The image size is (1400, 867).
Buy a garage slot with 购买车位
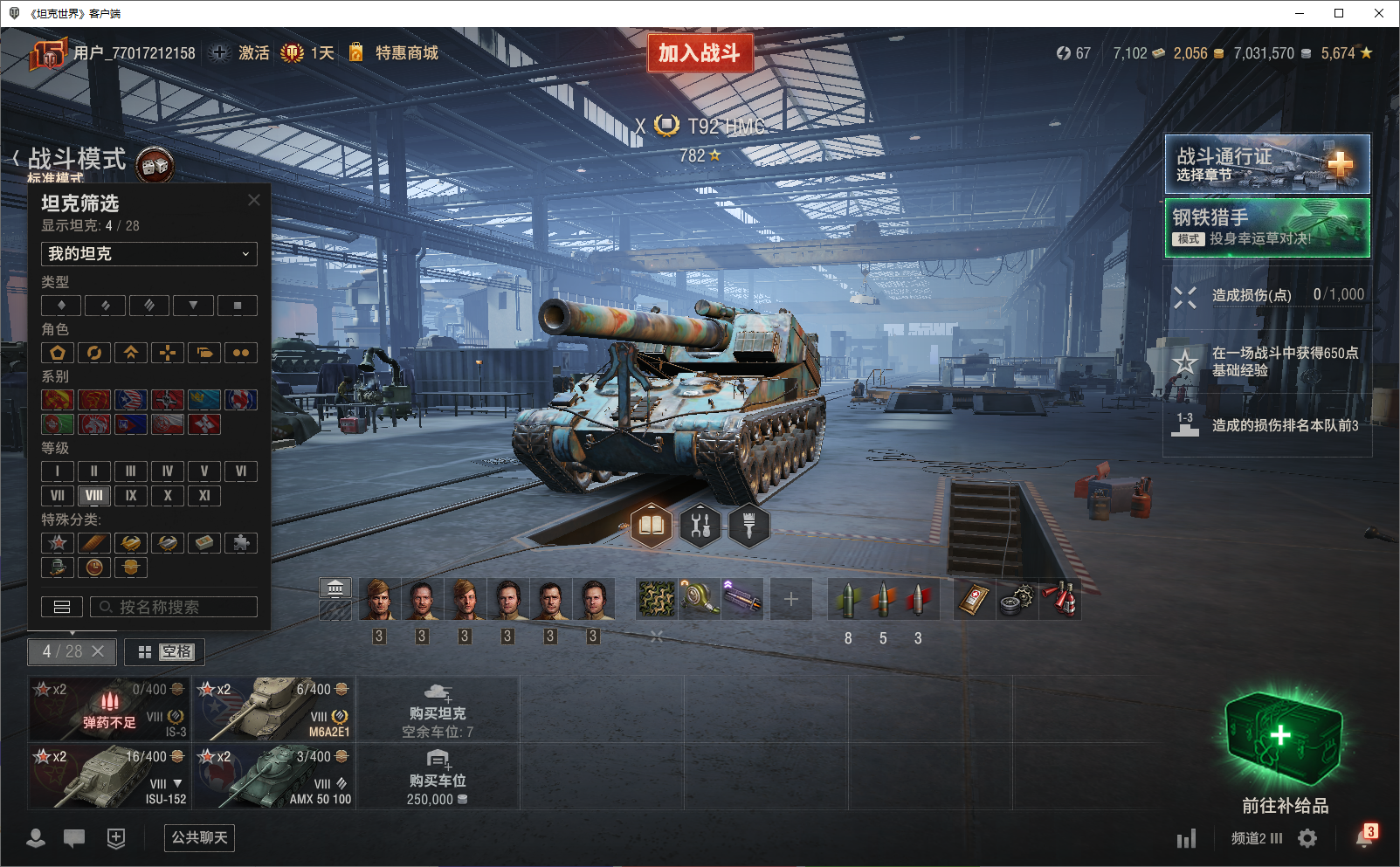click(438, 775)
